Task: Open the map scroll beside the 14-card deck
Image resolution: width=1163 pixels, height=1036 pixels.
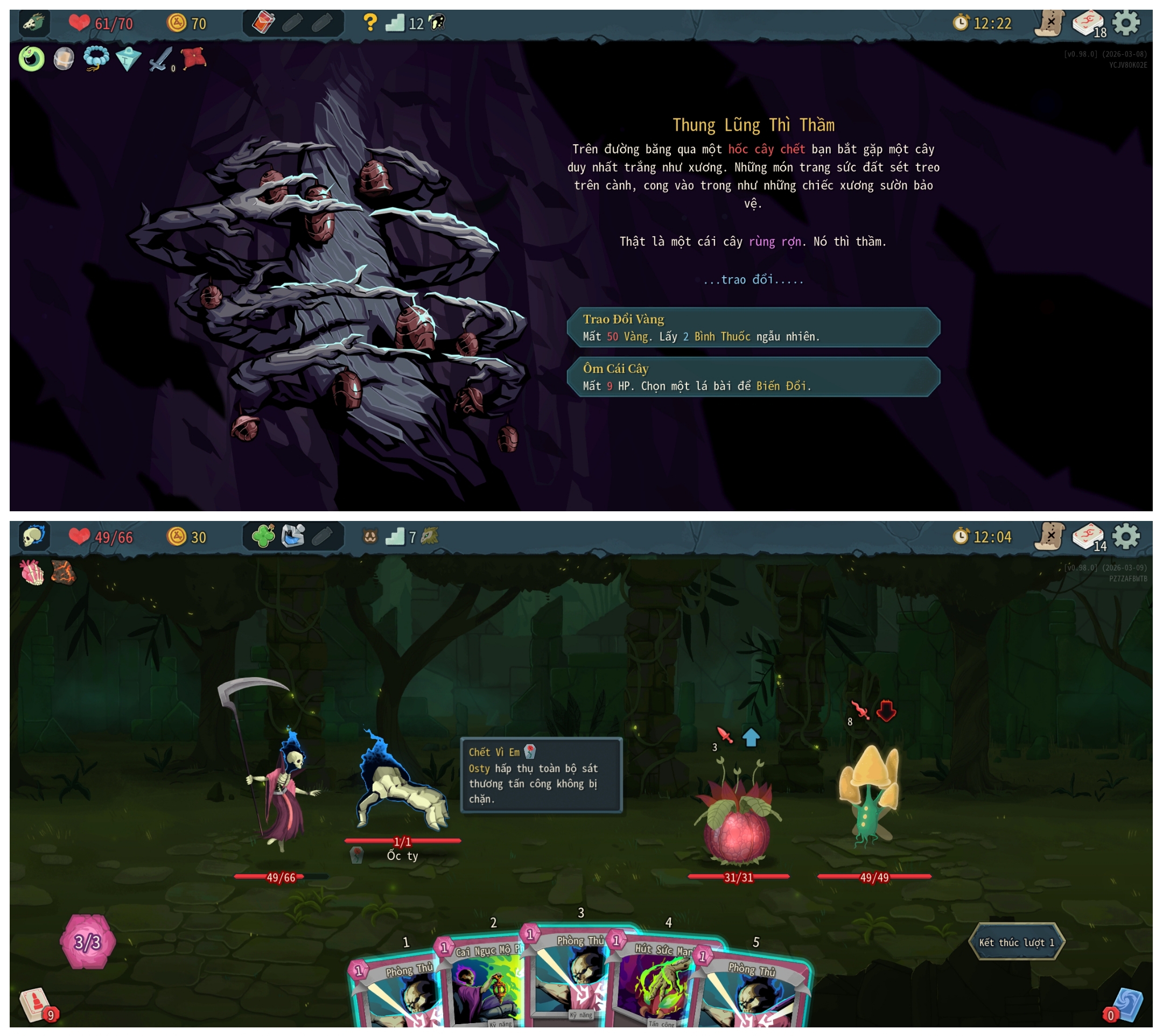Action: tap(1049, 537)
